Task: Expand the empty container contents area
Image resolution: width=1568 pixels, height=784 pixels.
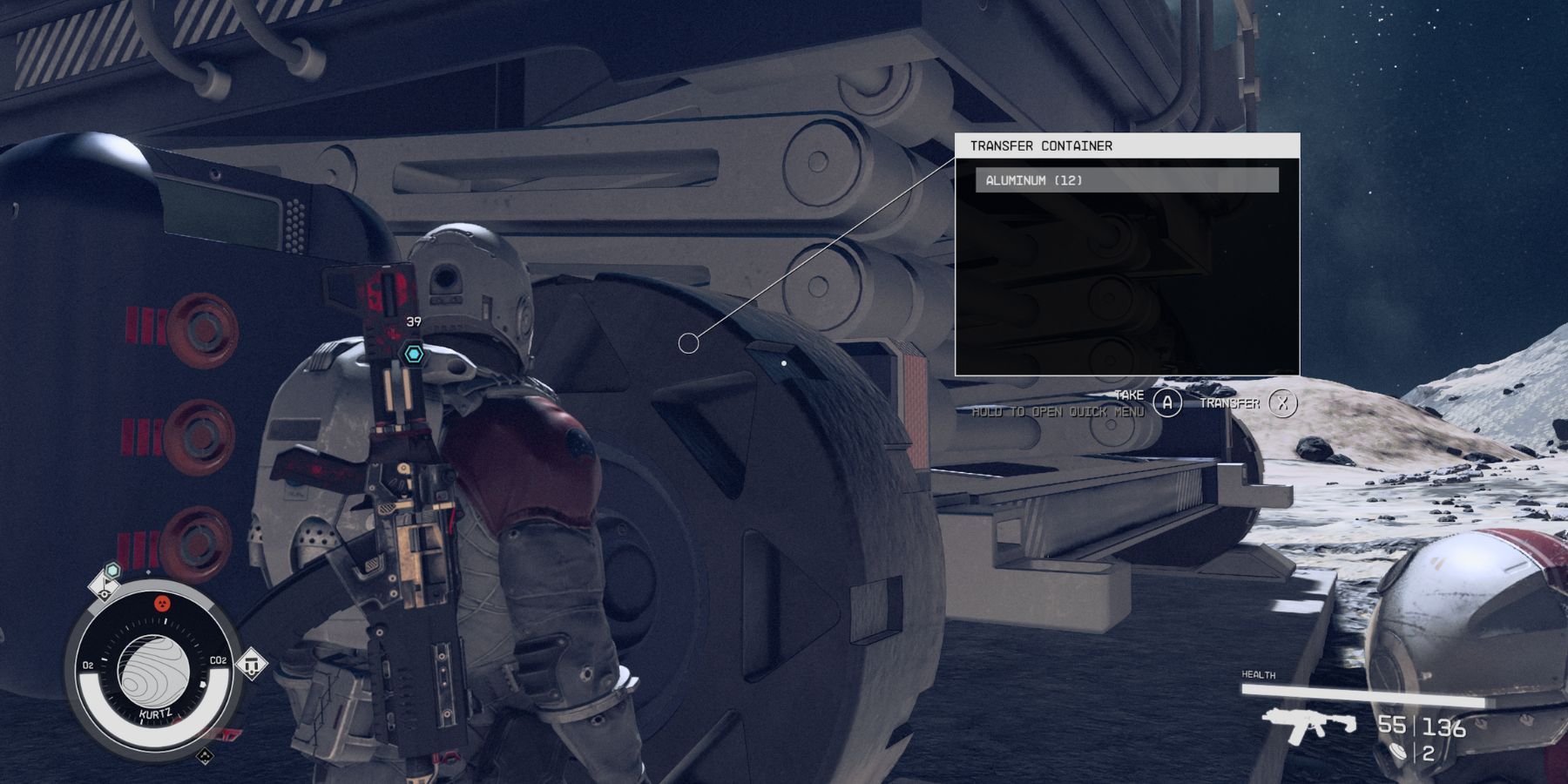Action: tap(1124, 279)
